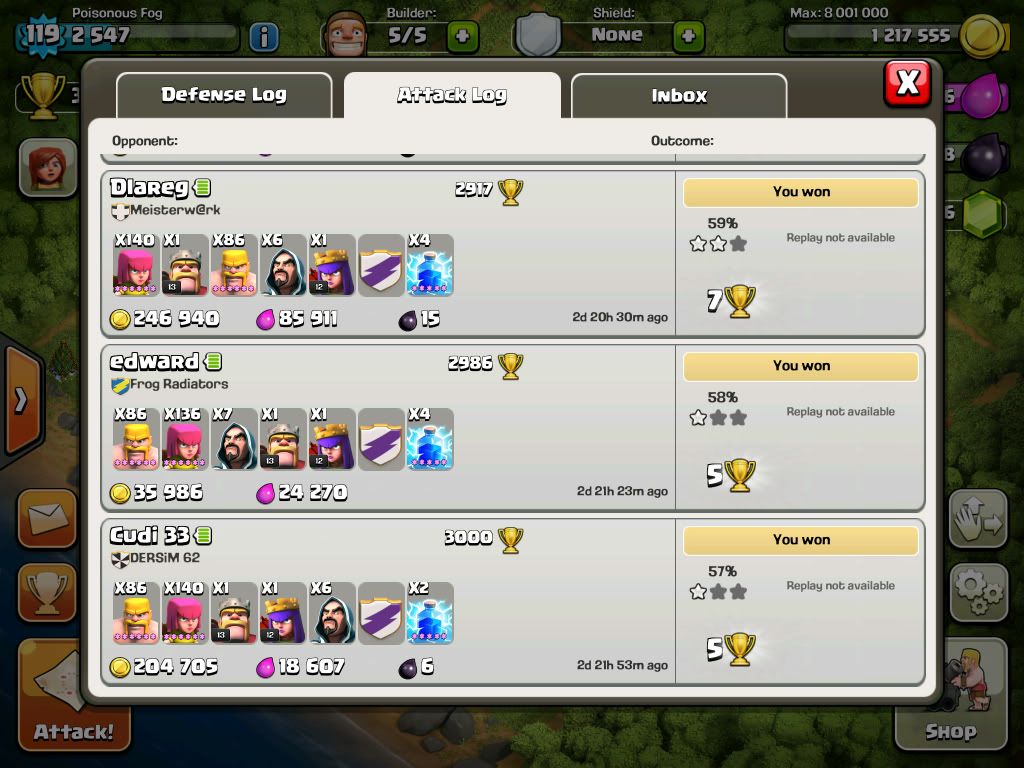Screen dimensions: 1024x768
Task: Click the trophy button on left sidebar
Action: (47, 593)
